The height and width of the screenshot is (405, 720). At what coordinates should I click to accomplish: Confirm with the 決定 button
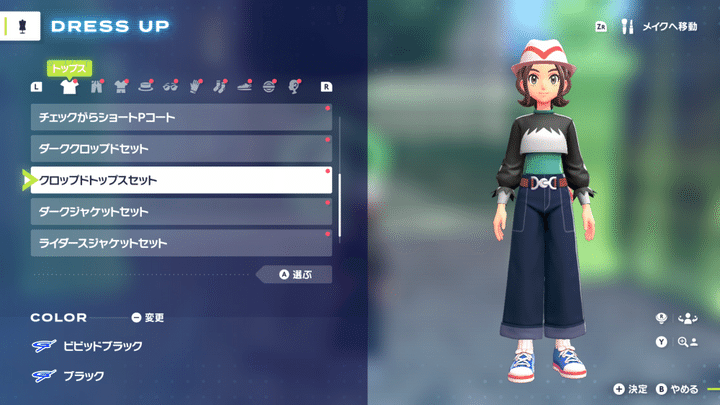631,389
